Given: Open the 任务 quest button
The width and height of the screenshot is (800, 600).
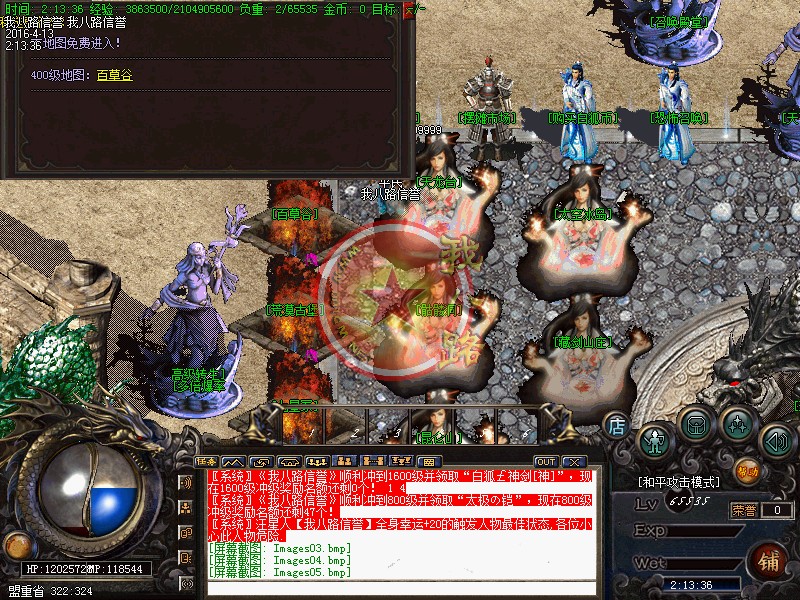Looking at the screenshot, I should pos(206,461).
